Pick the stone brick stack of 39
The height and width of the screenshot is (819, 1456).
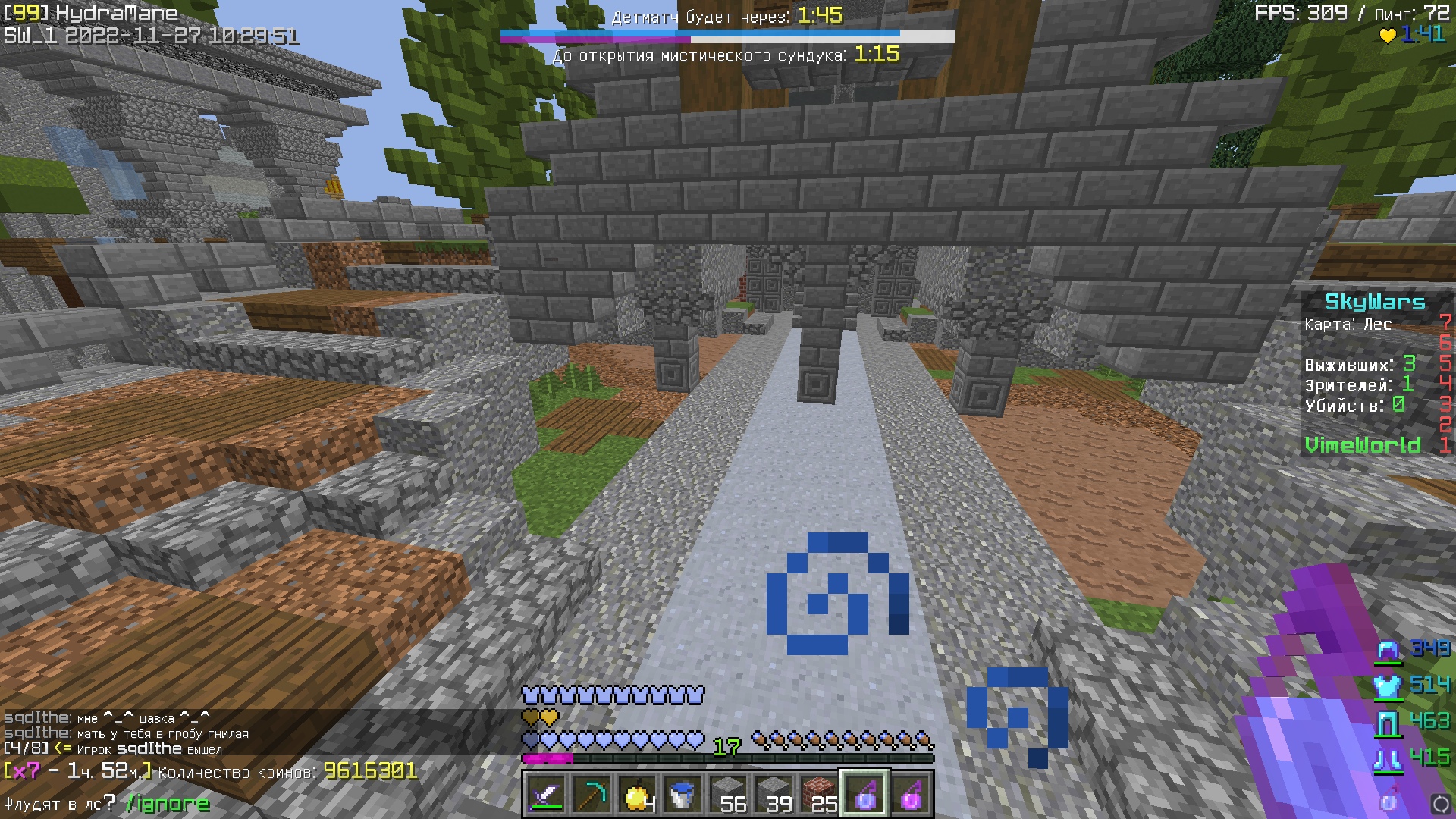(x=773, y=794)
